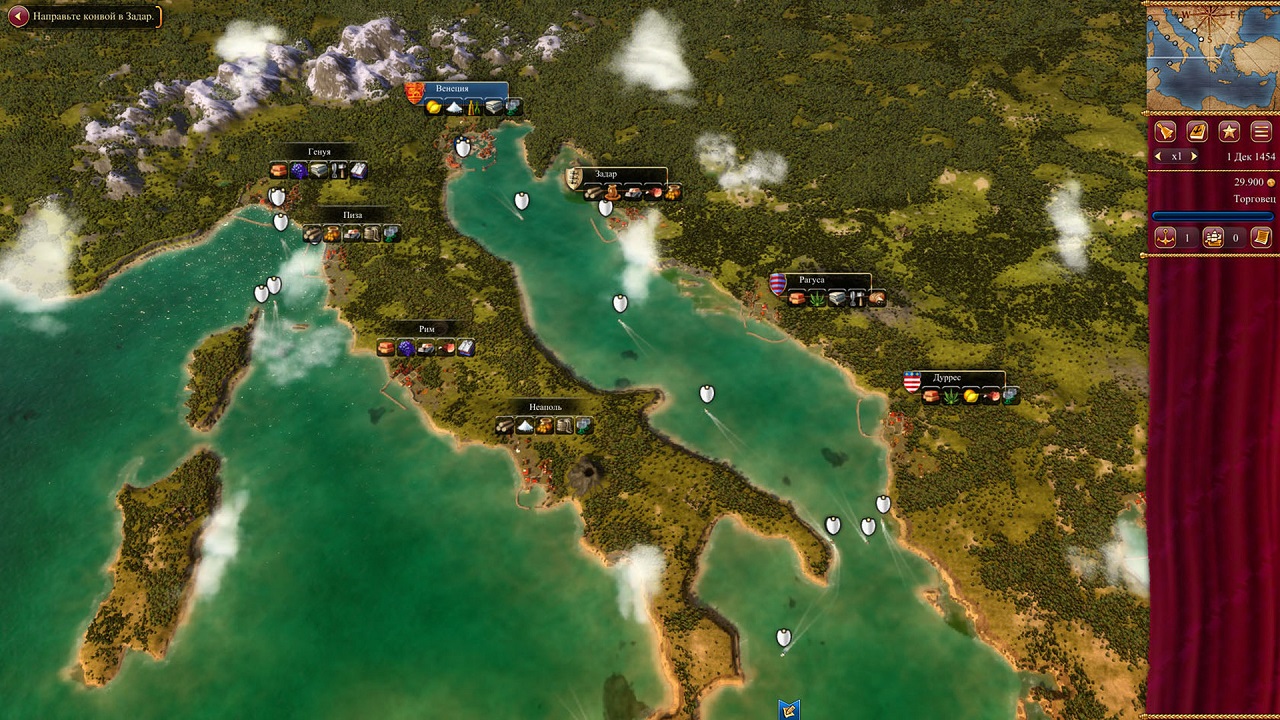Open the bell notifications button
The width and height of the screenshot is (1280, 720).
[1165, 131]
